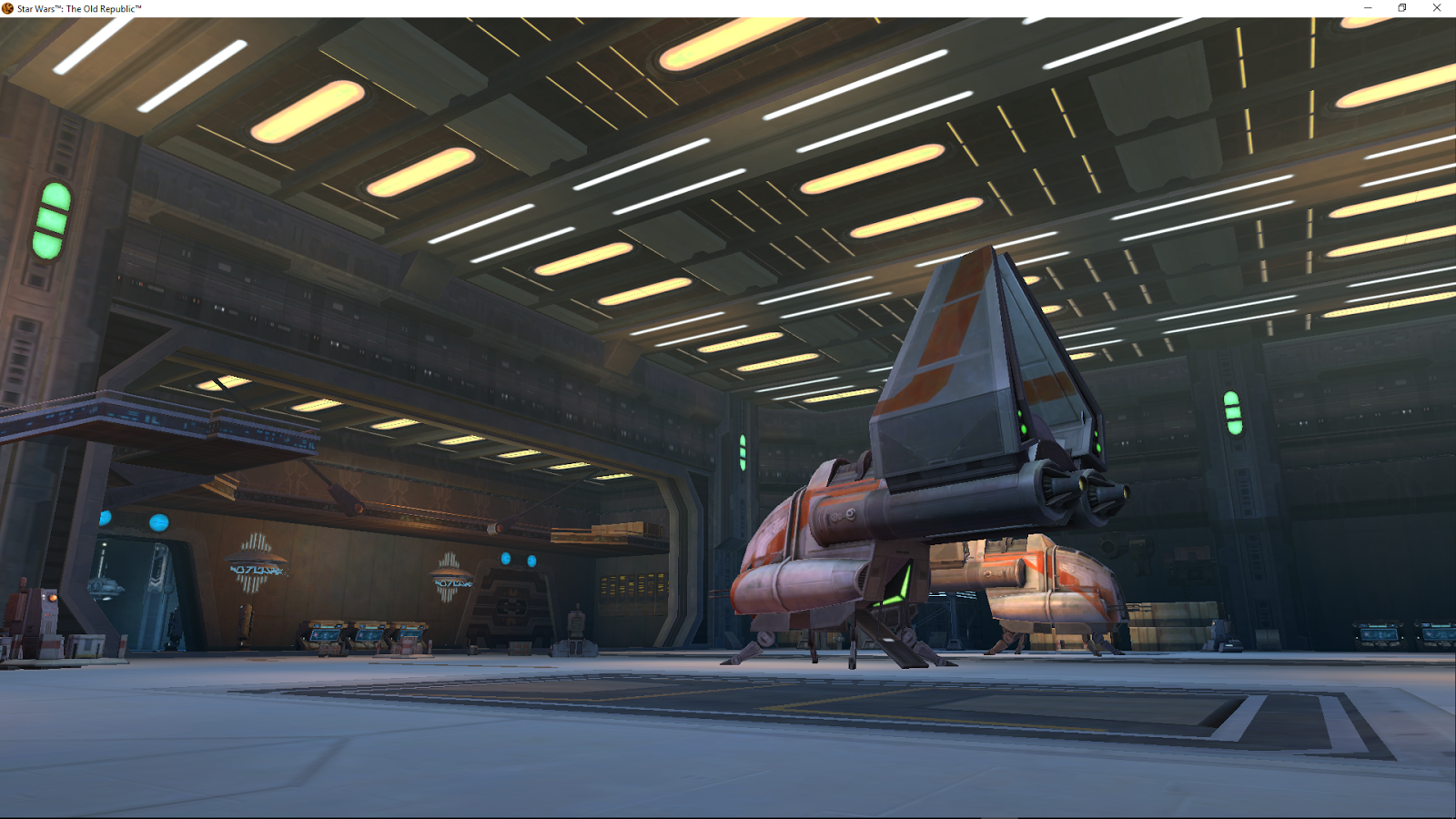Image resolution: width=1456 pixels, height=819 pixels.
Task: Select the hovering droid near the hangar doorway
Action: tap(106, 587)
